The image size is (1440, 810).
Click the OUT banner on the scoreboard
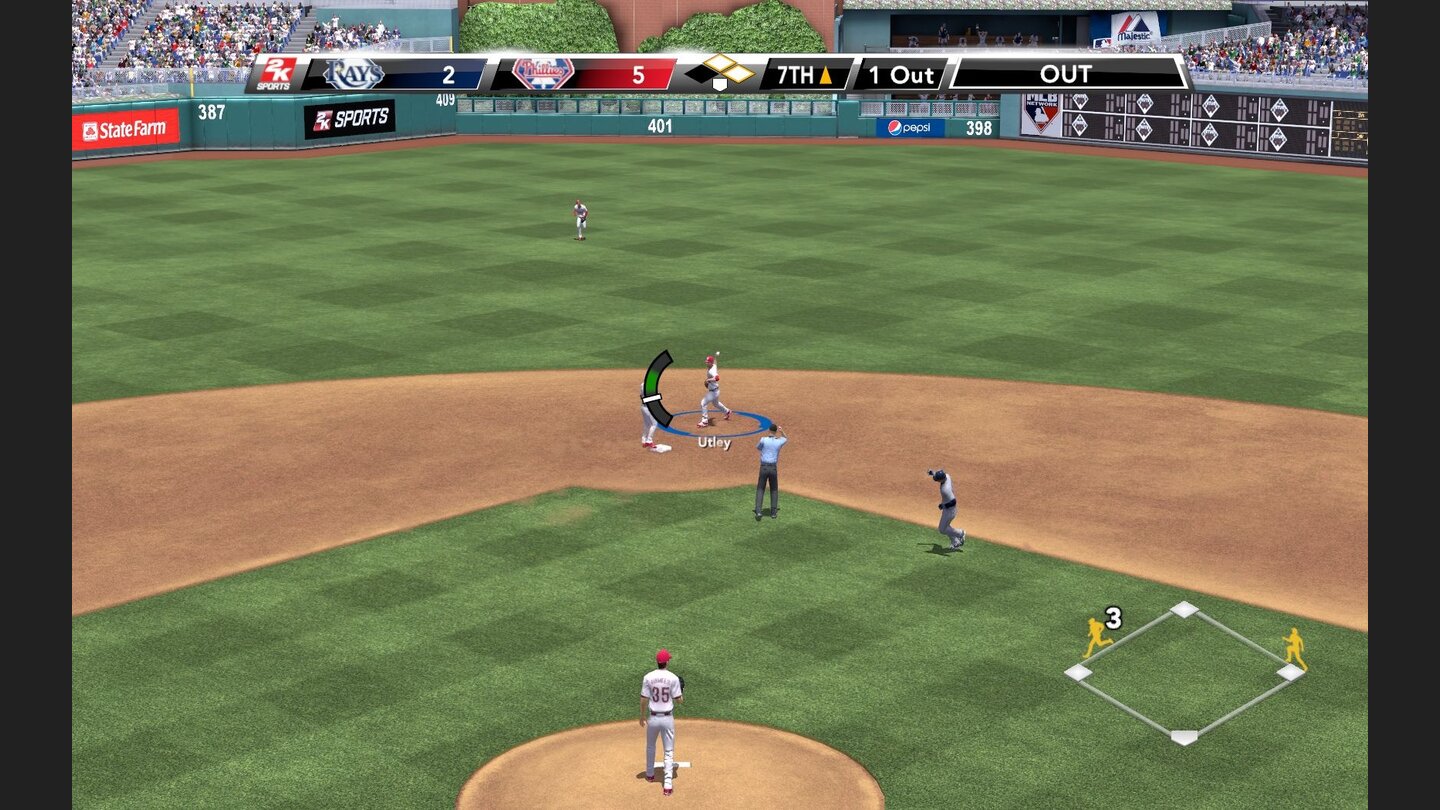[x=1067, y=74]
